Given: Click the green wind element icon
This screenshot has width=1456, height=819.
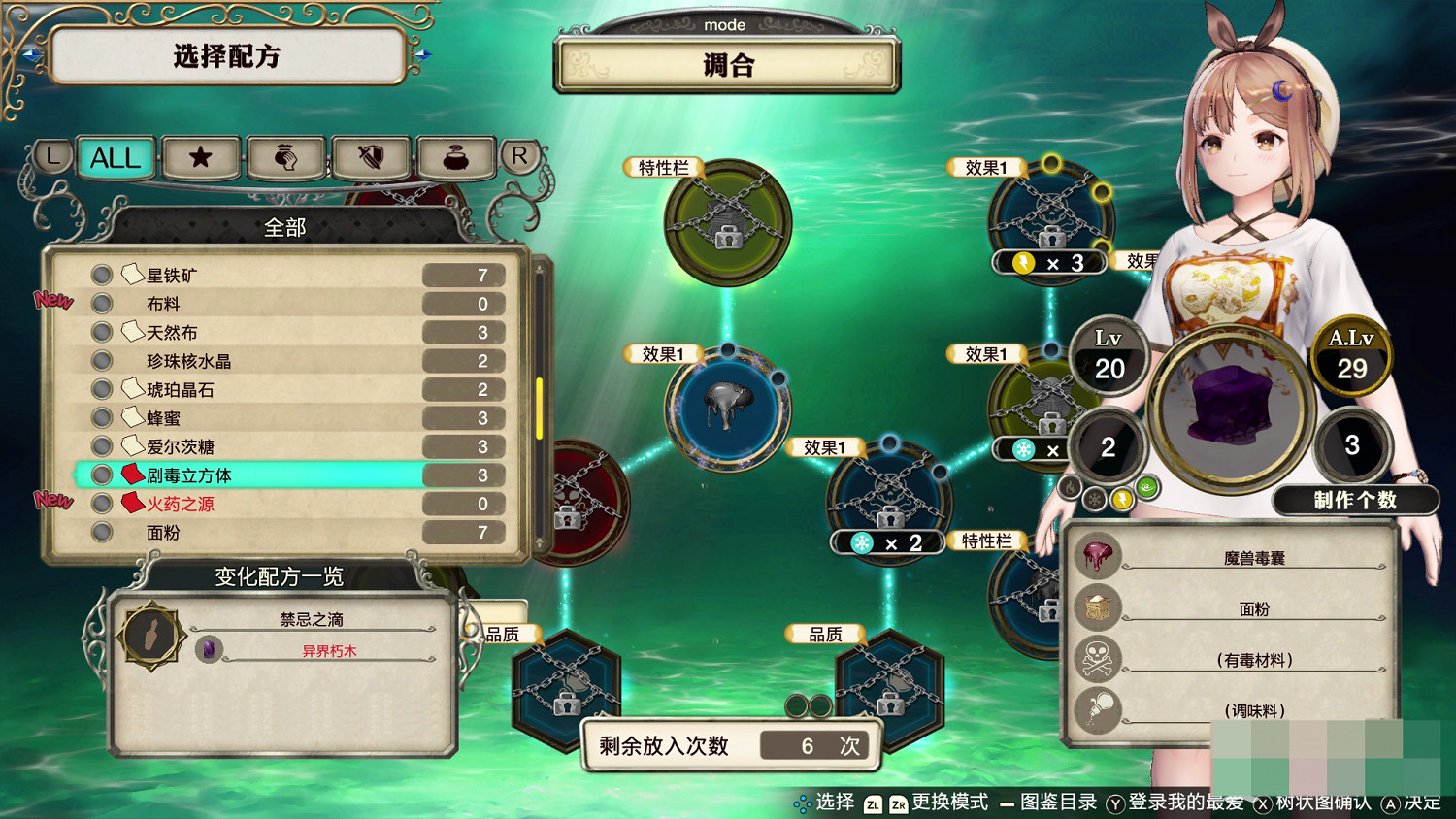Looking at the screenshot, I should (x=1145, y=485).
